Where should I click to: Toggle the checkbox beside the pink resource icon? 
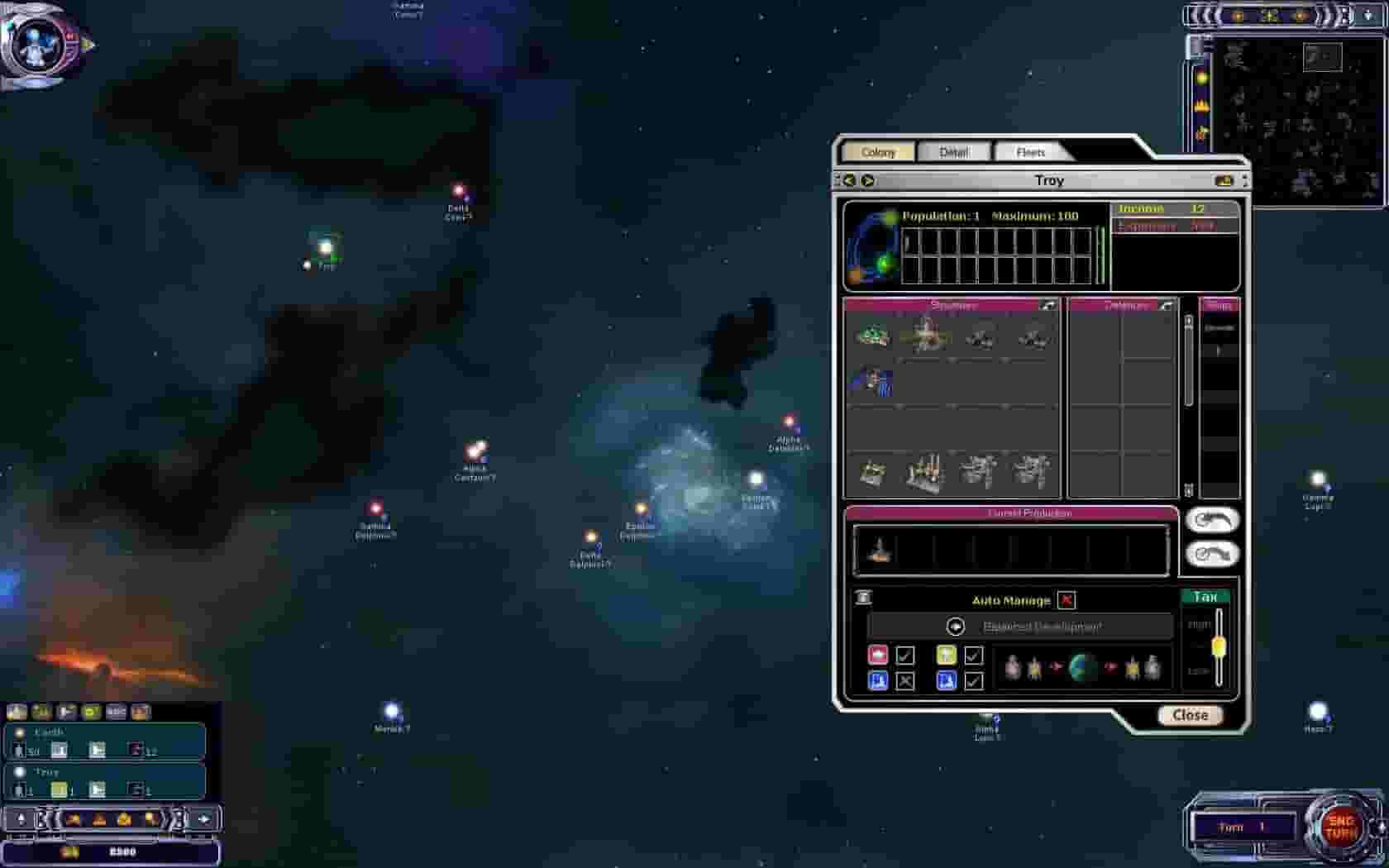tap(906, 656)
